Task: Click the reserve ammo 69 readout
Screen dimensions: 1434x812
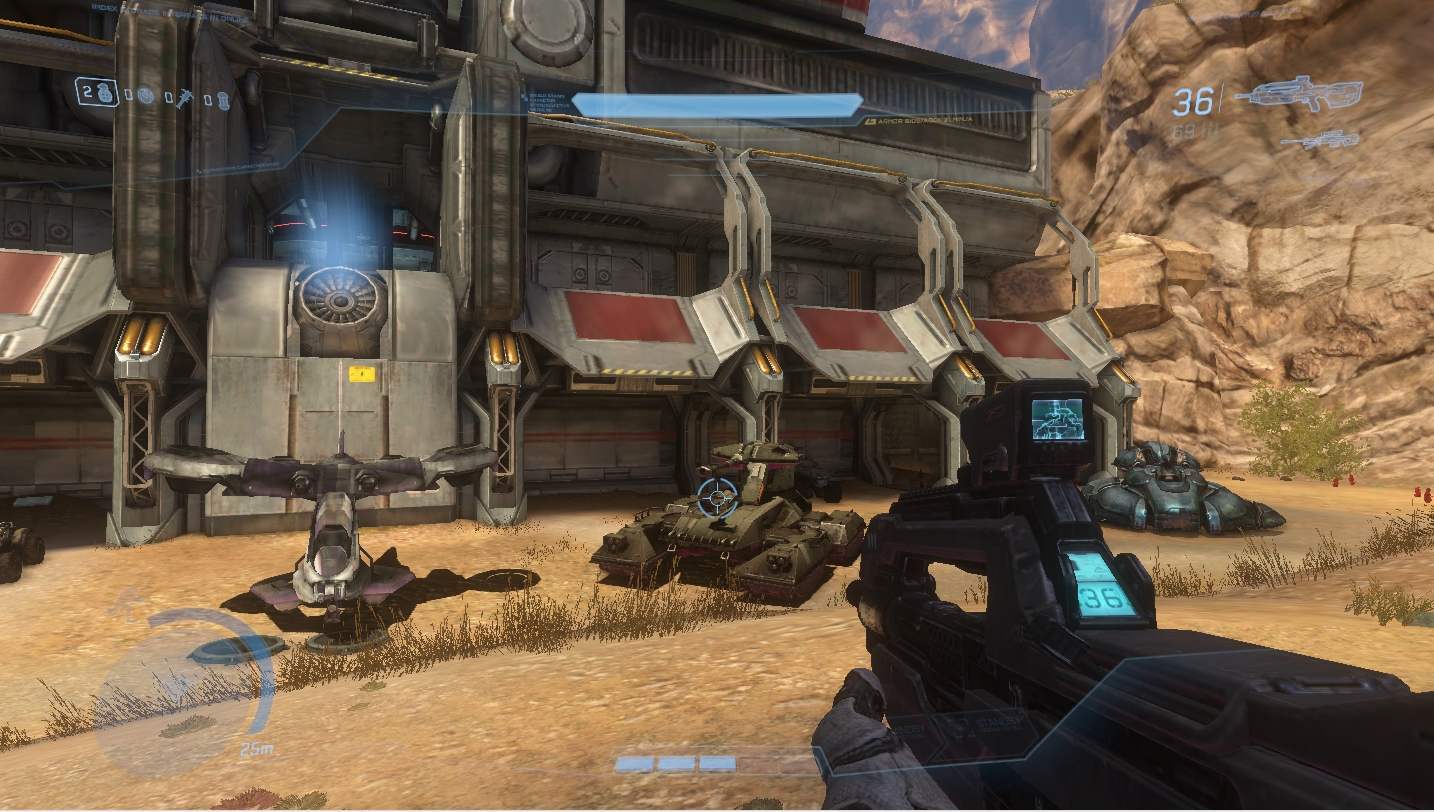Action: click(x=1186, y=130)
